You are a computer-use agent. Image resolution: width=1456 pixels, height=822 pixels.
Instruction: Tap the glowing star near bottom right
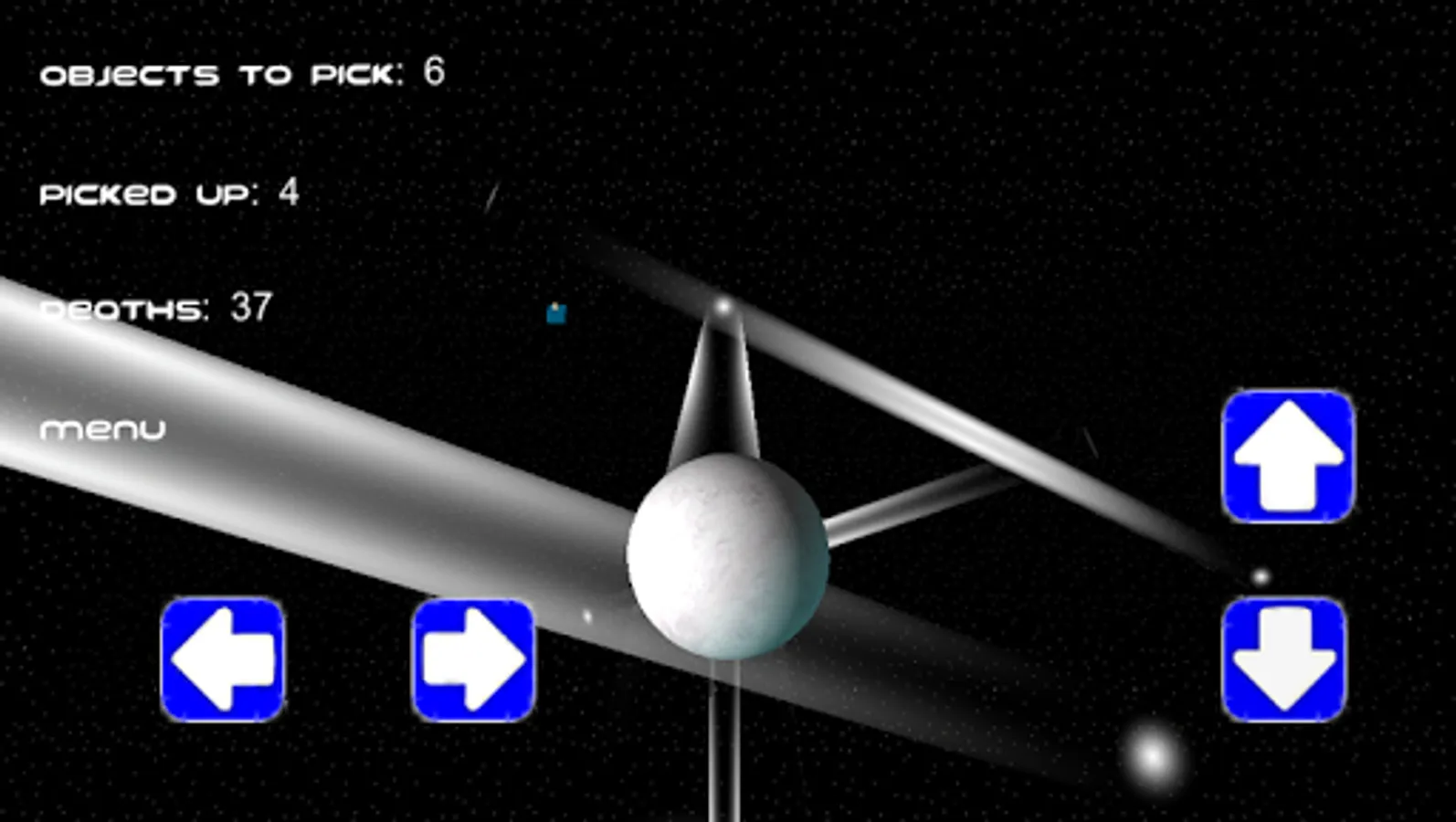click(1150, 756)
